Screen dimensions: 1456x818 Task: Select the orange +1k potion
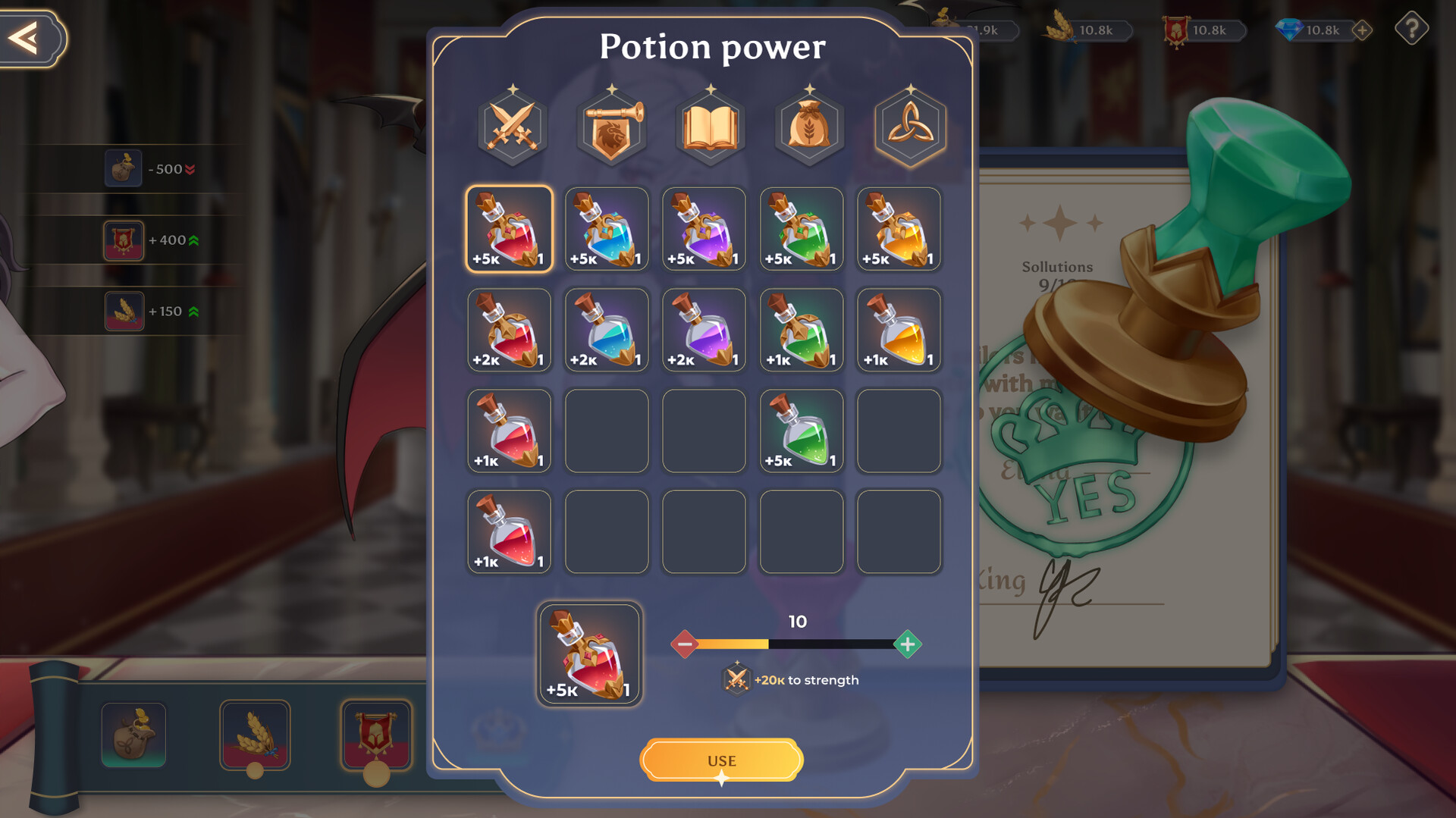[898, 330]
